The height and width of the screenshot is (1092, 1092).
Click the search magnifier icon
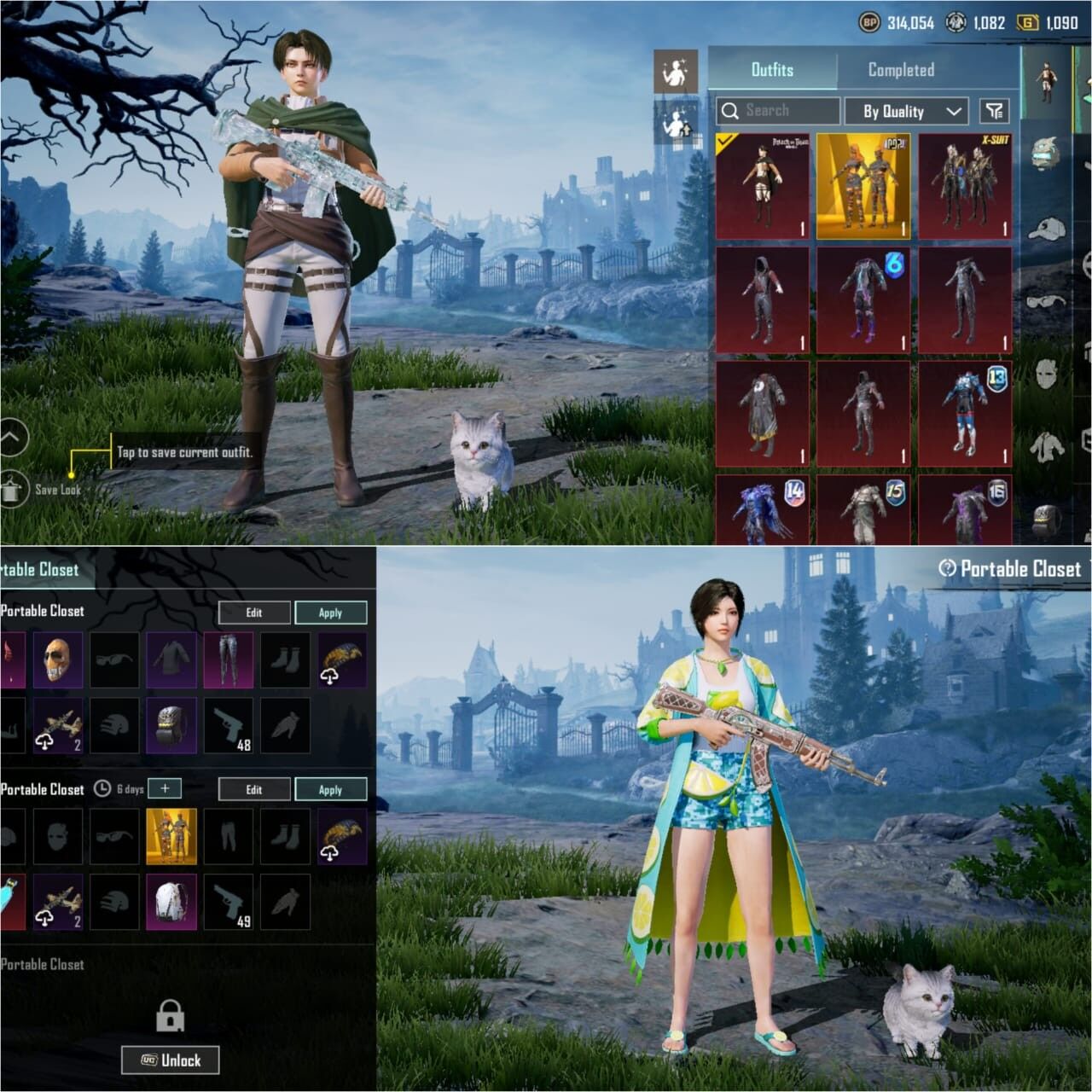pyautogui.click(x=731, y=110)
